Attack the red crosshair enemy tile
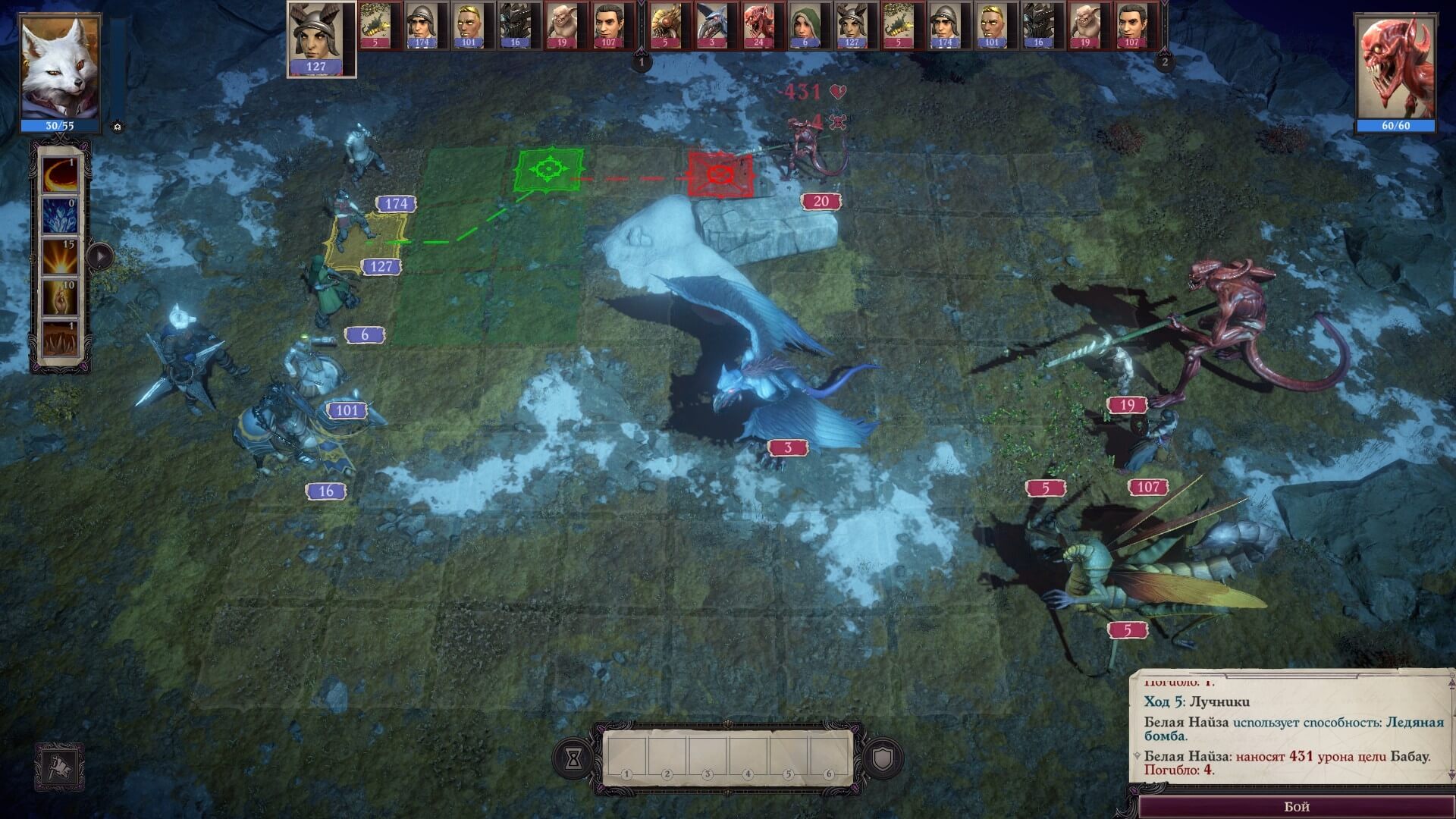 pyautogui.click(x=720, y=175)
